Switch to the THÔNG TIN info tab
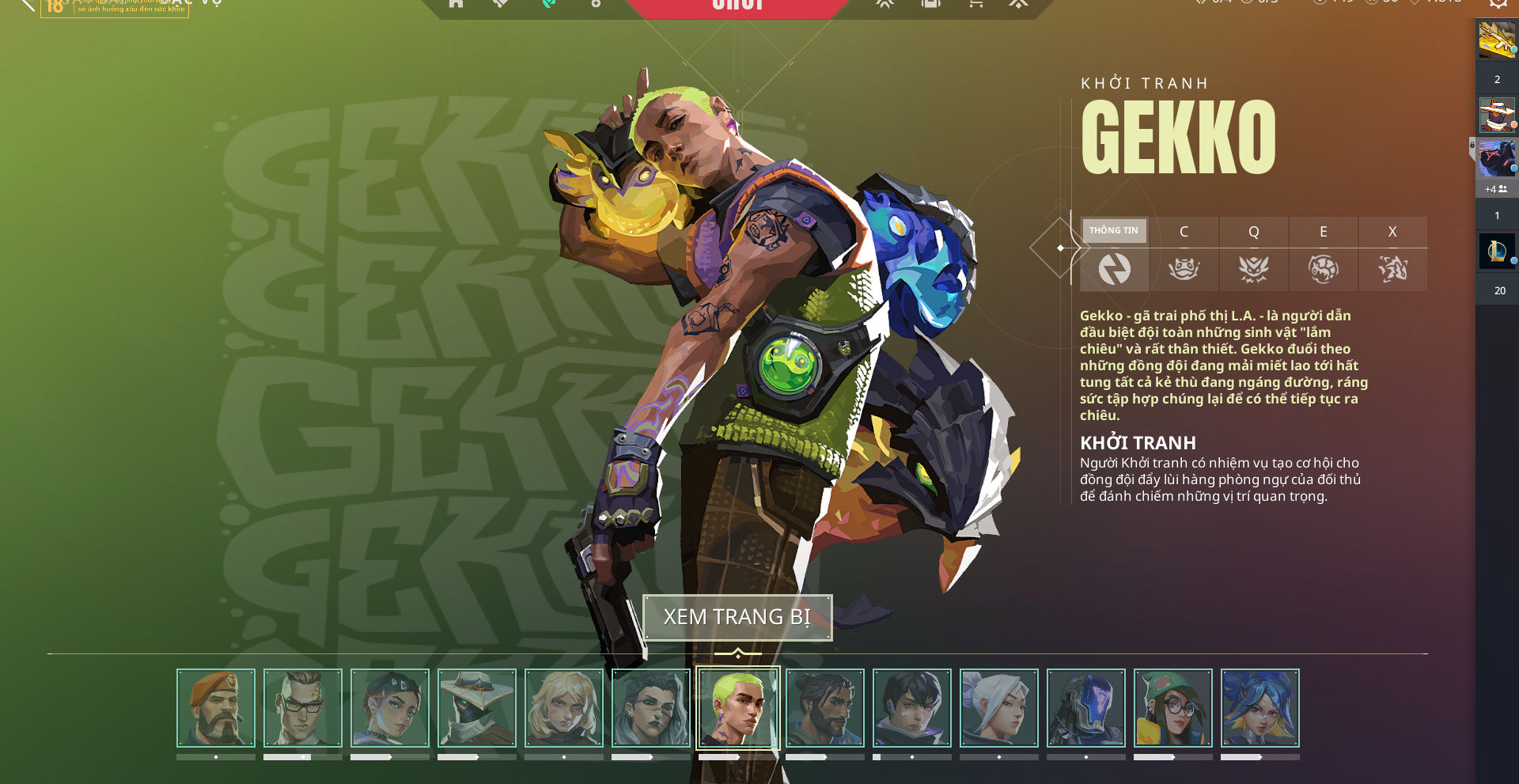The image size is (1519, 784). [1114, 253]
